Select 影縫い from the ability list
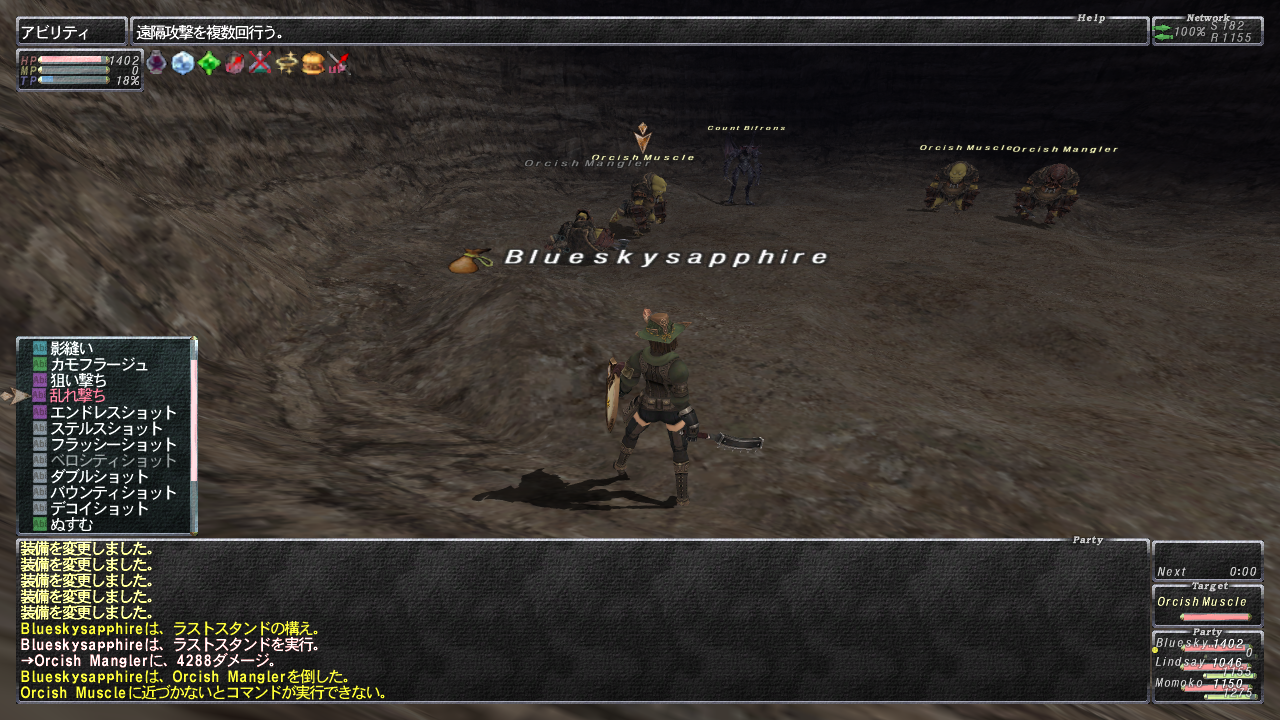 [x=72, y=348]
